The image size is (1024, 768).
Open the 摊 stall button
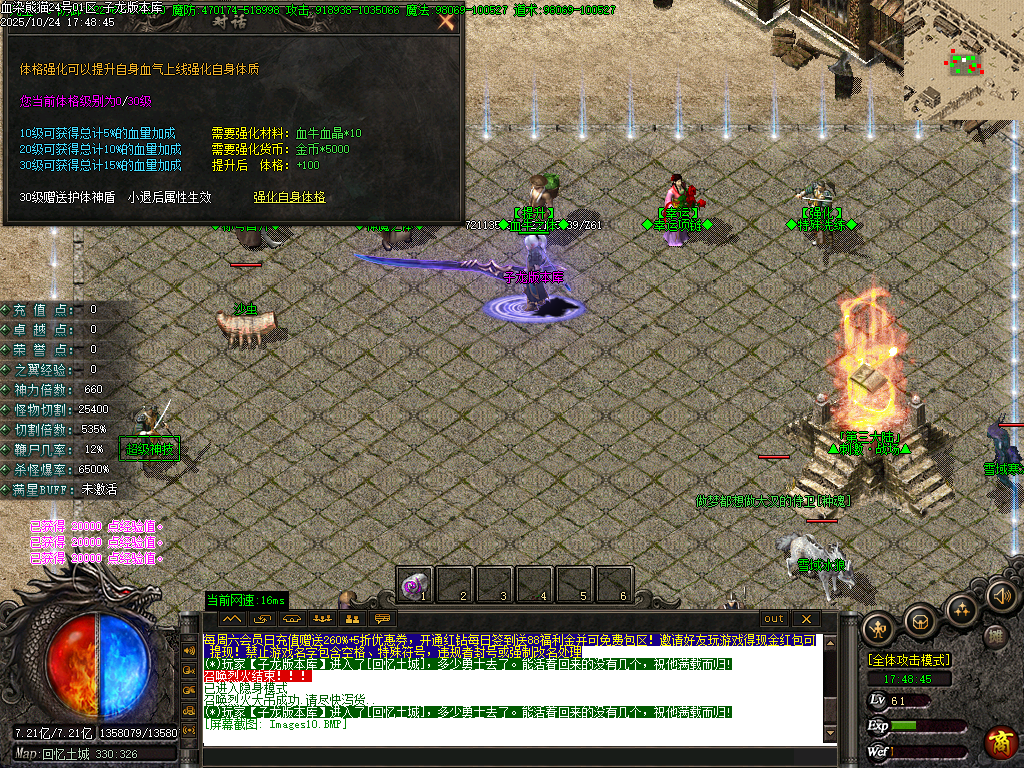[x=994, y=636]
